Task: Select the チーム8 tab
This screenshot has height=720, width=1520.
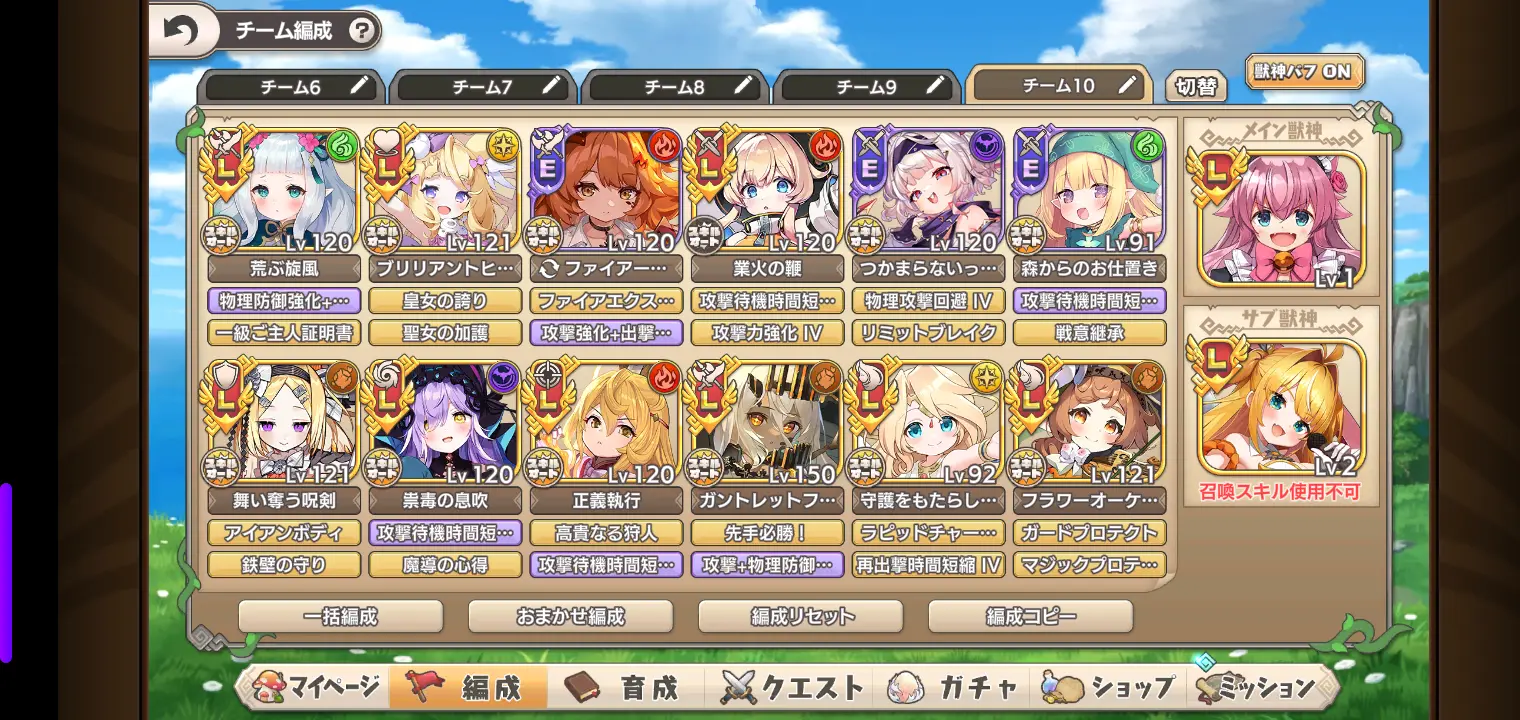Action: pos(676,87)
